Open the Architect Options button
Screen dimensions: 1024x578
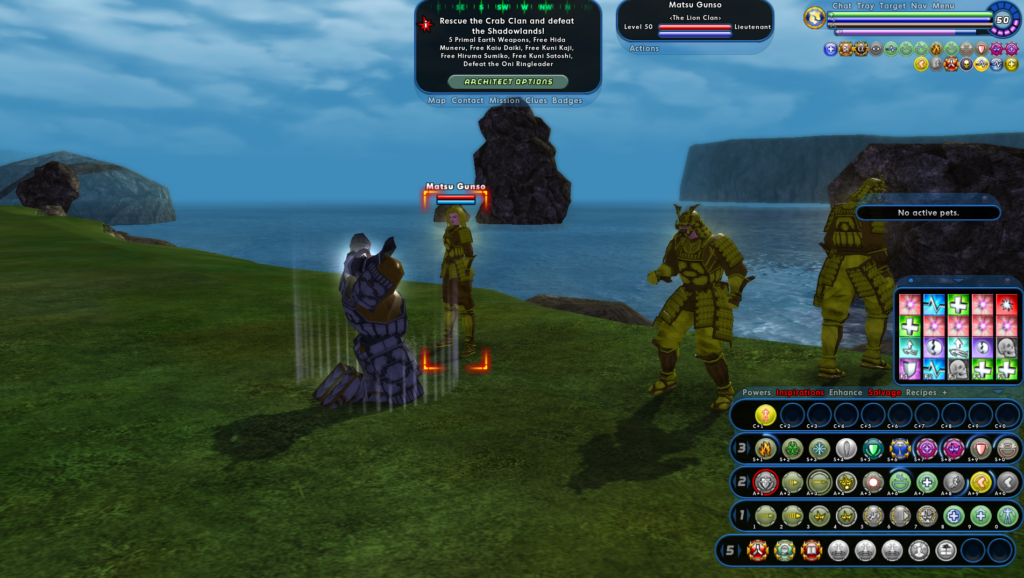coord(508,81)
